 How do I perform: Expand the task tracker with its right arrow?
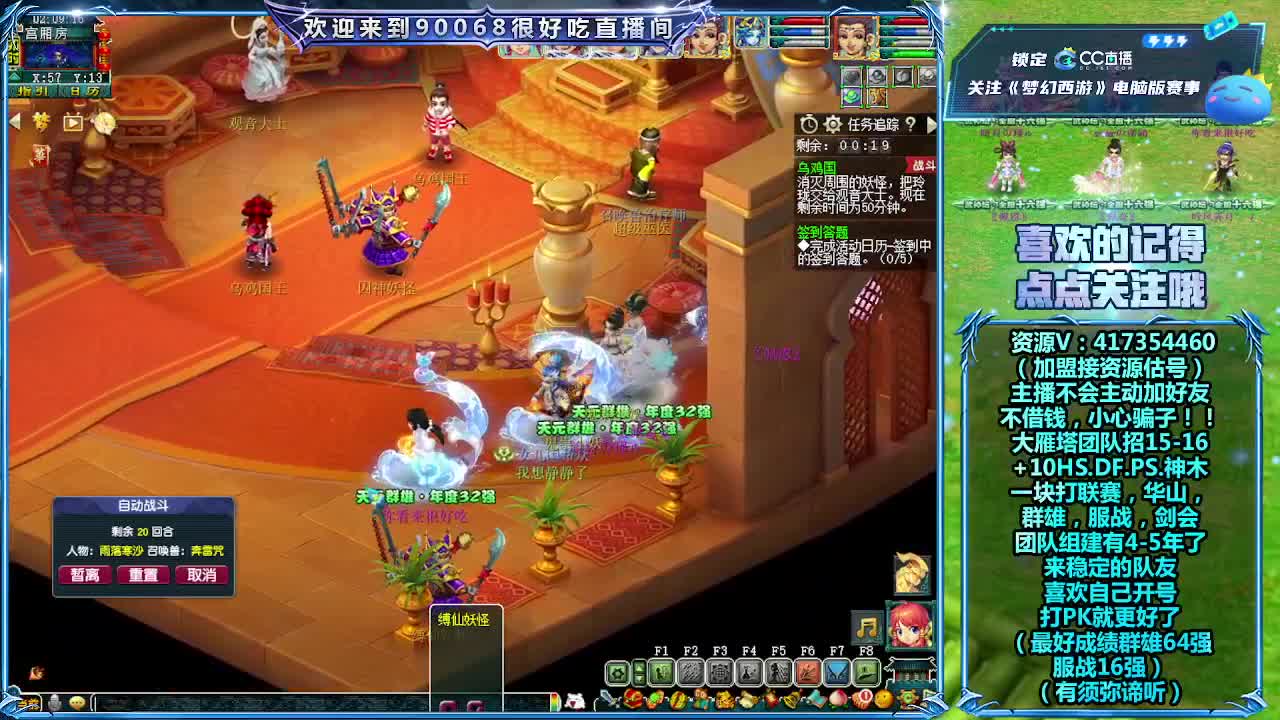932,123
